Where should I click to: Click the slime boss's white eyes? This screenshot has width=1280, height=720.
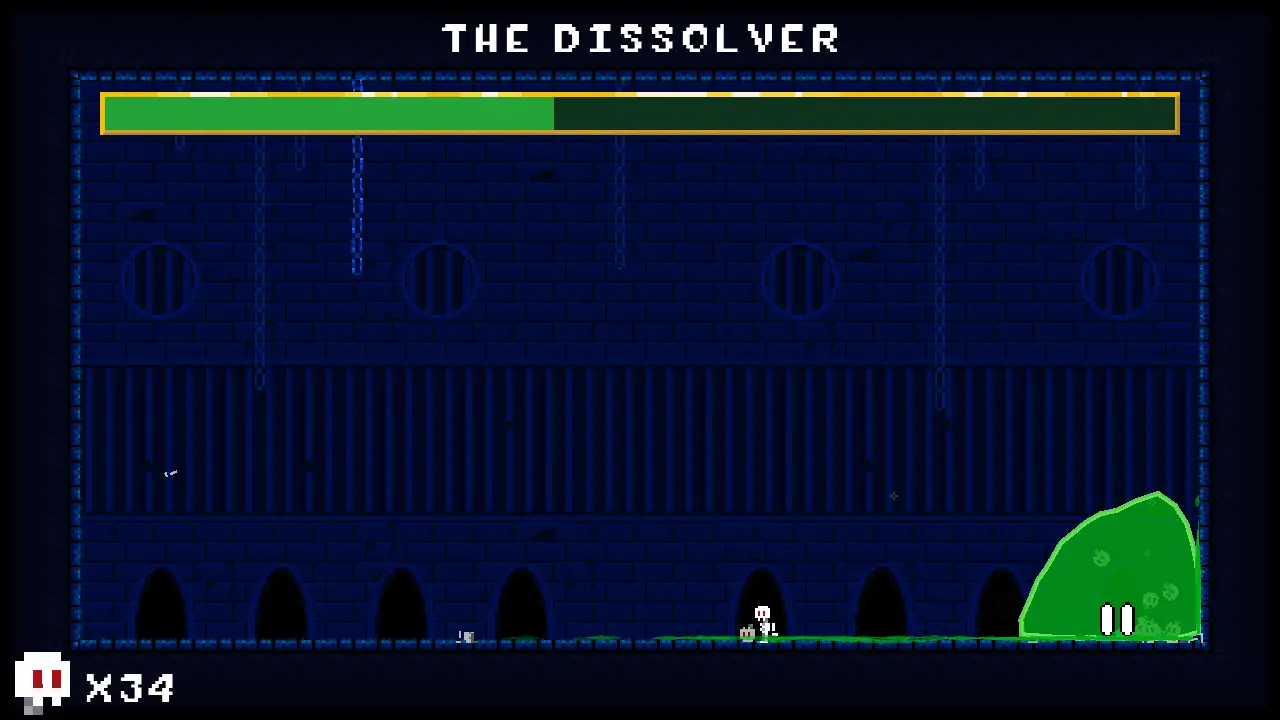click(1119, 620)
